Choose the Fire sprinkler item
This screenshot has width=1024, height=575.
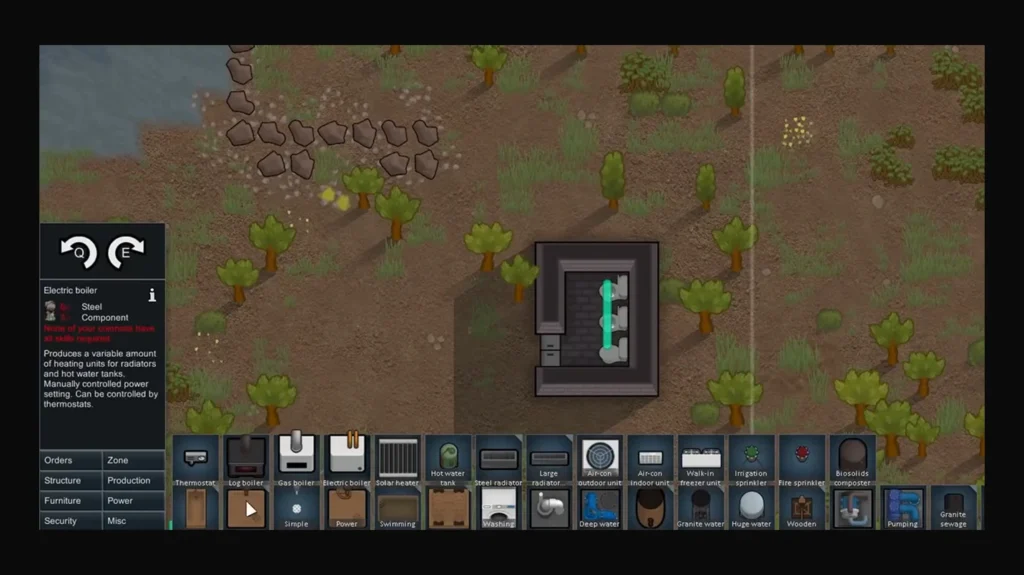pos(802,458)
